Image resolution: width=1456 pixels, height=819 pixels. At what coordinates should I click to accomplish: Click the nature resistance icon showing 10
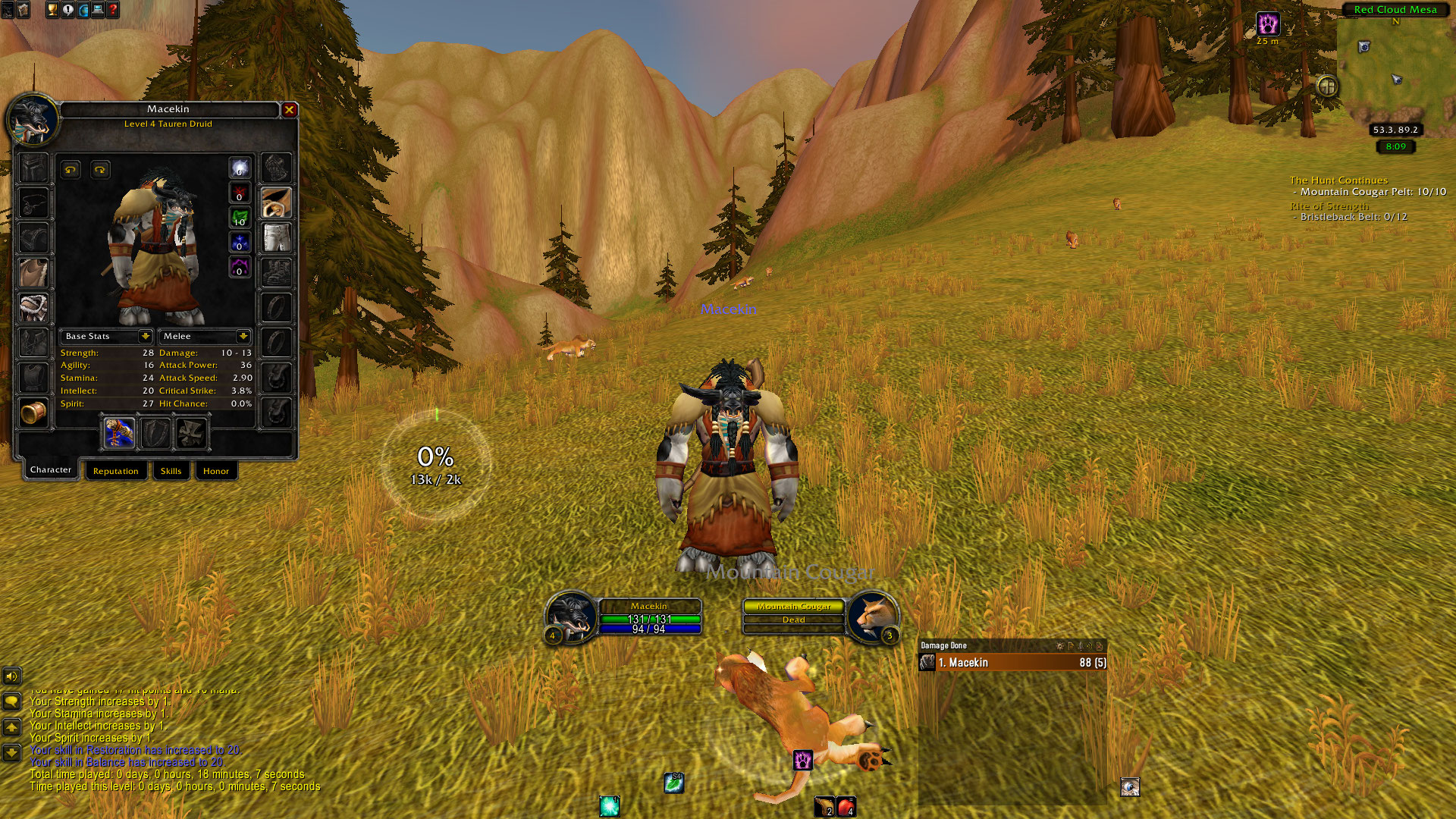coord(240,218)
